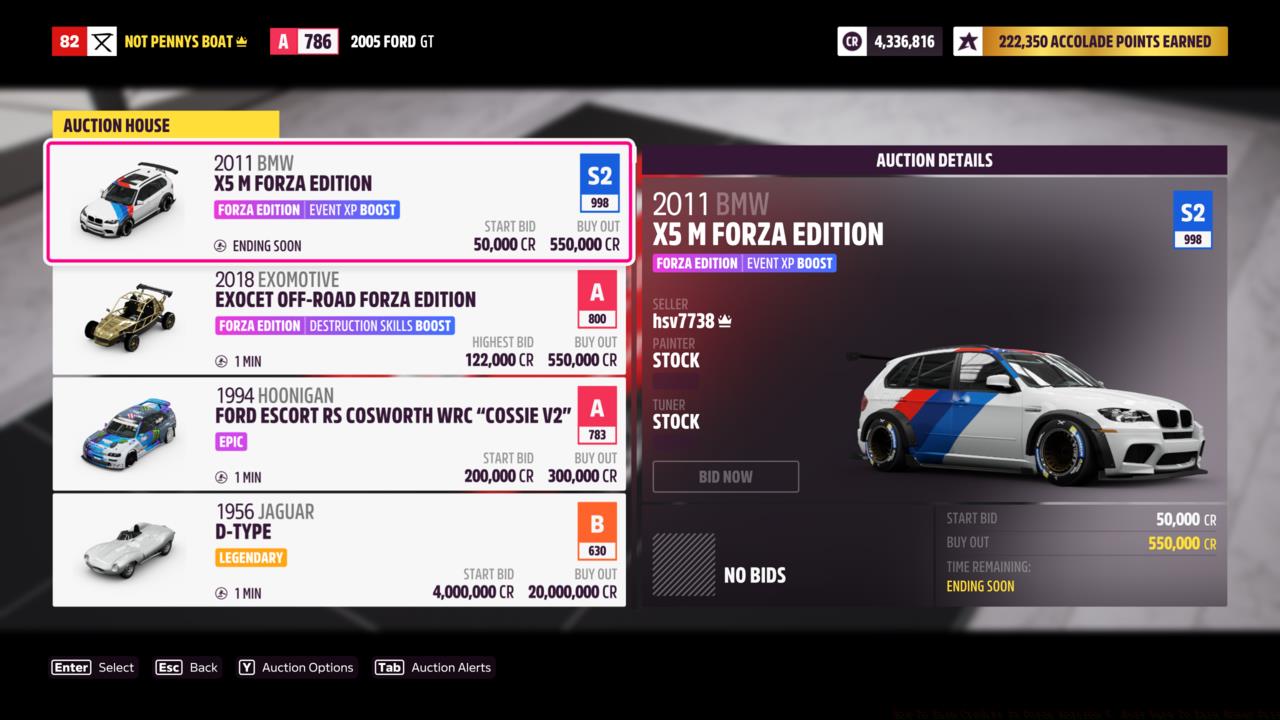Open the Exomotive Exocet Off-Road auction entry
Screen dimensions: 1280x720
(340, 318)
